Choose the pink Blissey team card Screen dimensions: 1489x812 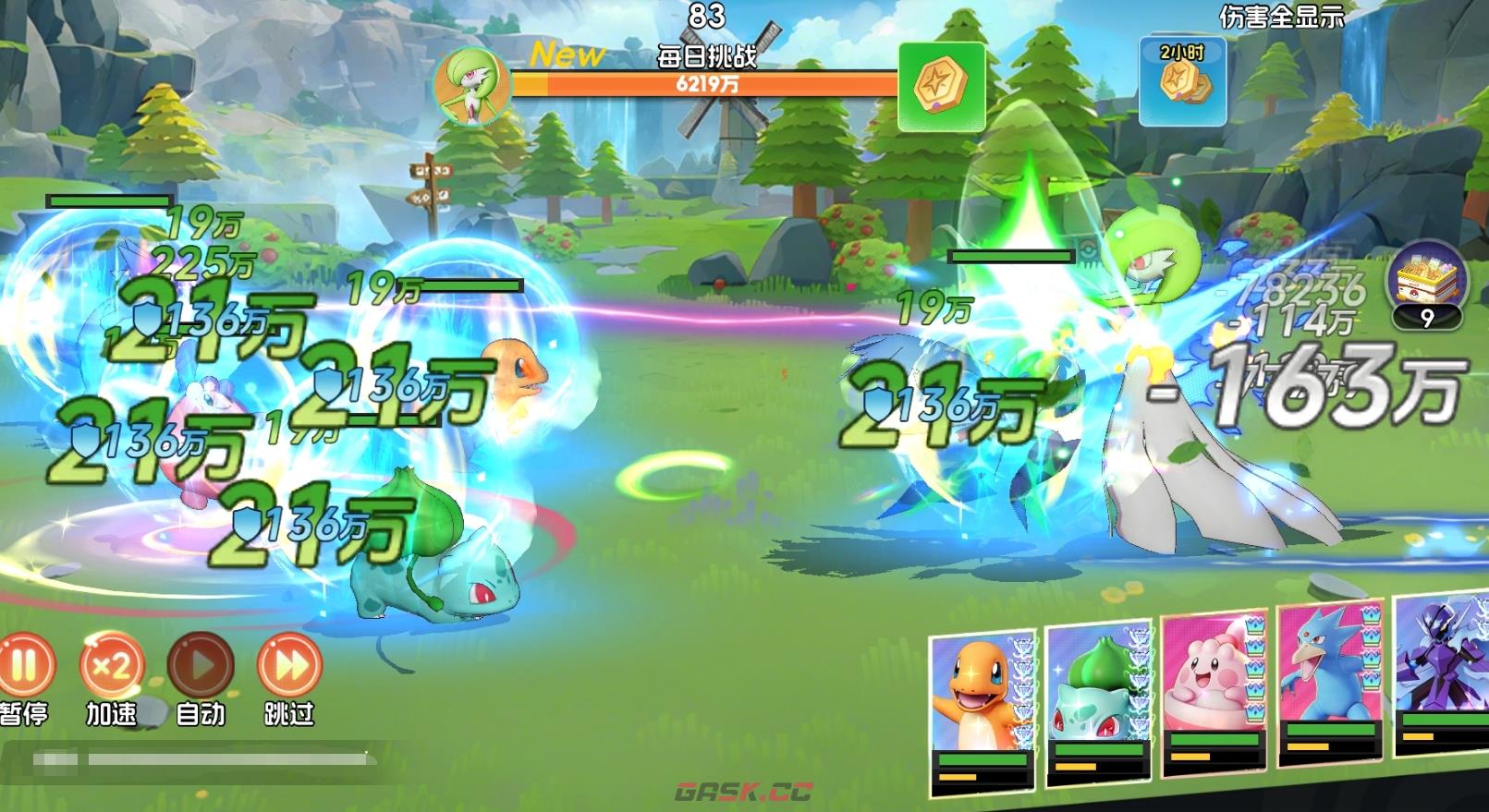1214,693
